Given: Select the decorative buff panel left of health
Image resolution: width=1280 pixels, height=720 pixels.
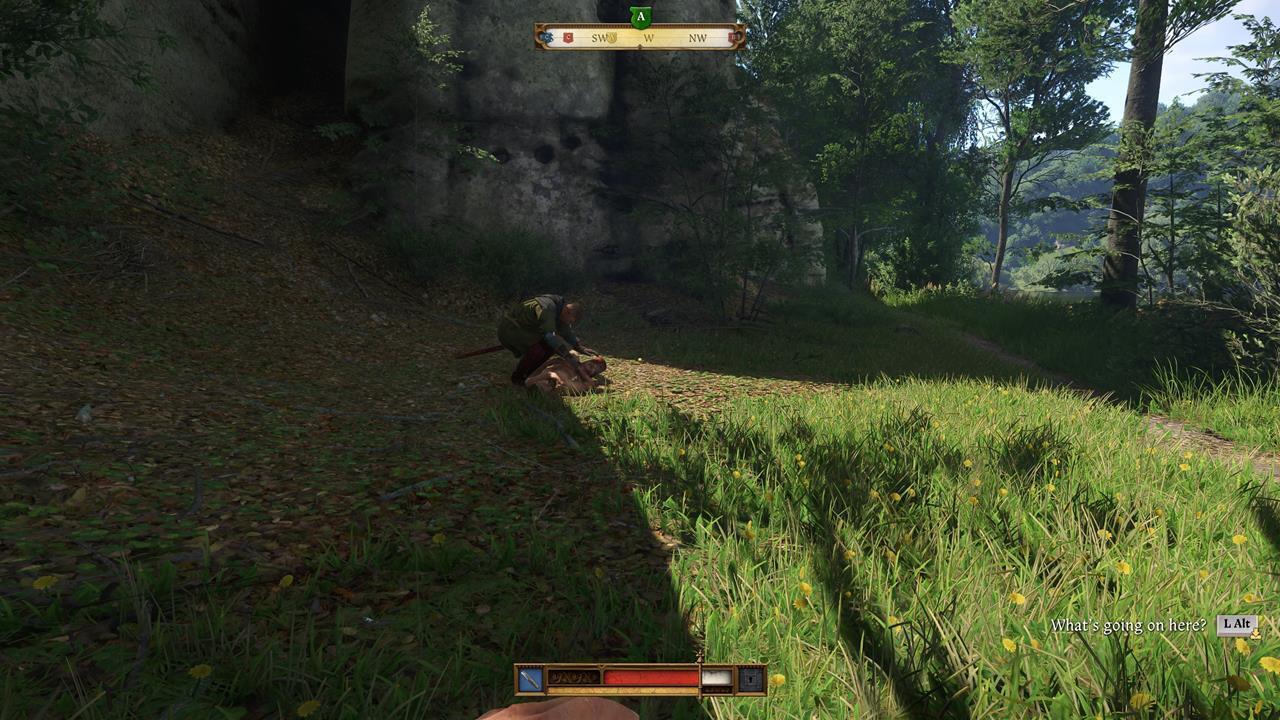Looking at the screenshot, I should point(575,676).
